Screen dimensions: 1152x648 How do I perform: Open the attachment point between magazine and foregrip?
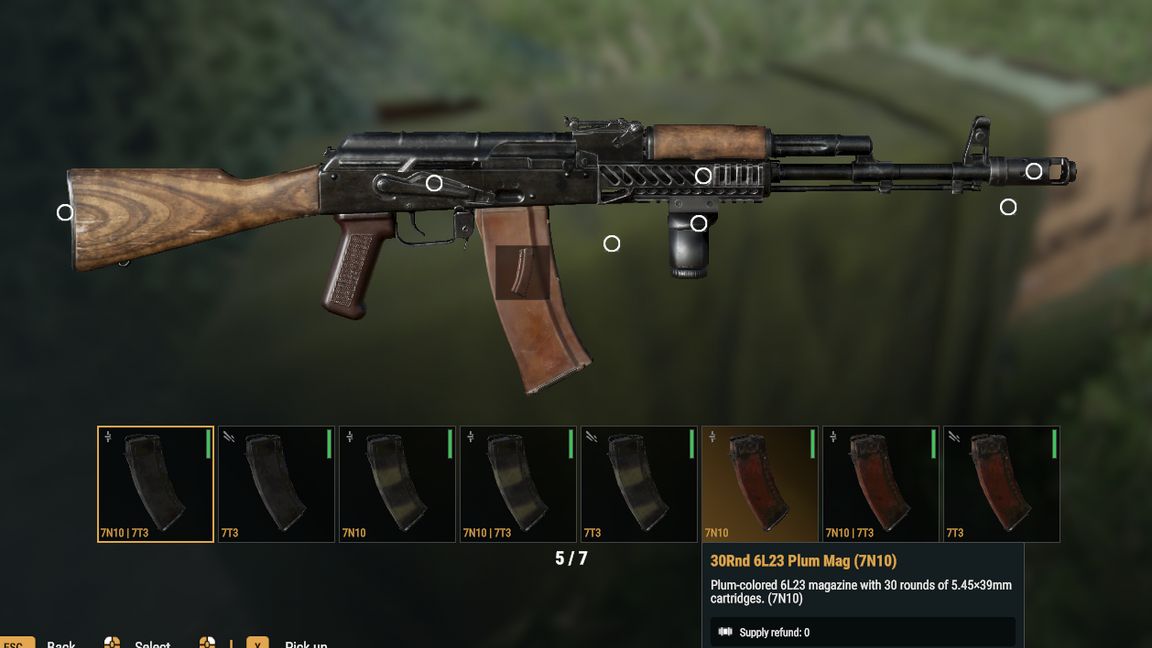tap(612, 244)
